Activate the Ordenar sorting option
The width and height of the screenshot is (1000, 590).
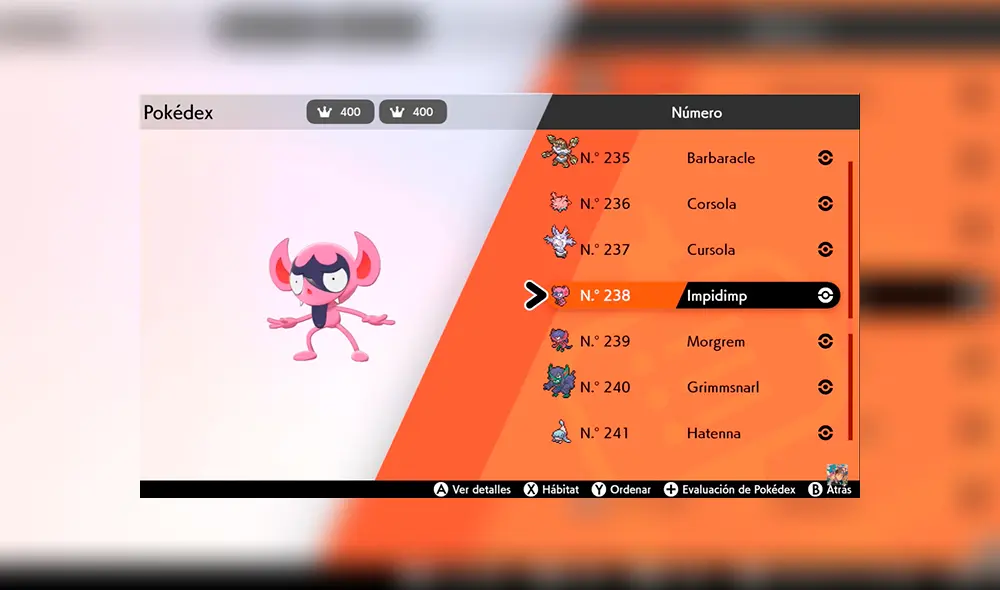click(x=621, y=490)
